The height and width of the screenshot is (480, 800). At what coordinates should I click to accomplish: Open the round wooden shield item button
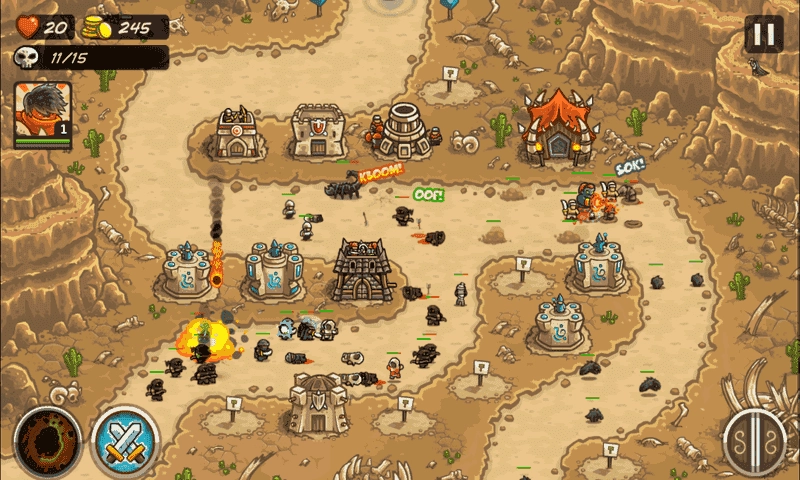pos(755,441)
